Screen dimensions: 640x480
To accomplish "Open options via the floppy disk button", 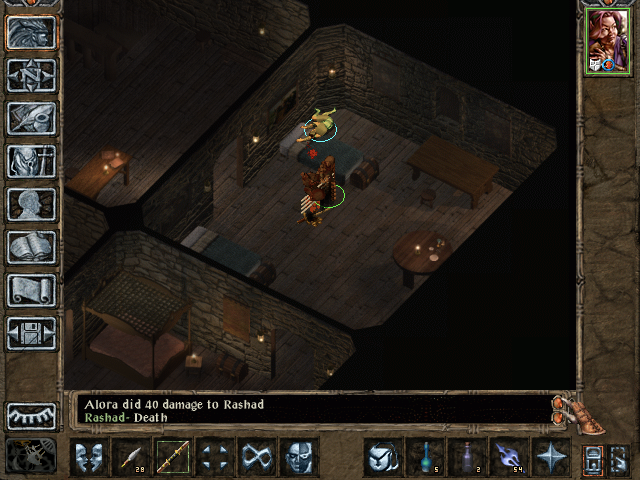I will tap(31, 333).
